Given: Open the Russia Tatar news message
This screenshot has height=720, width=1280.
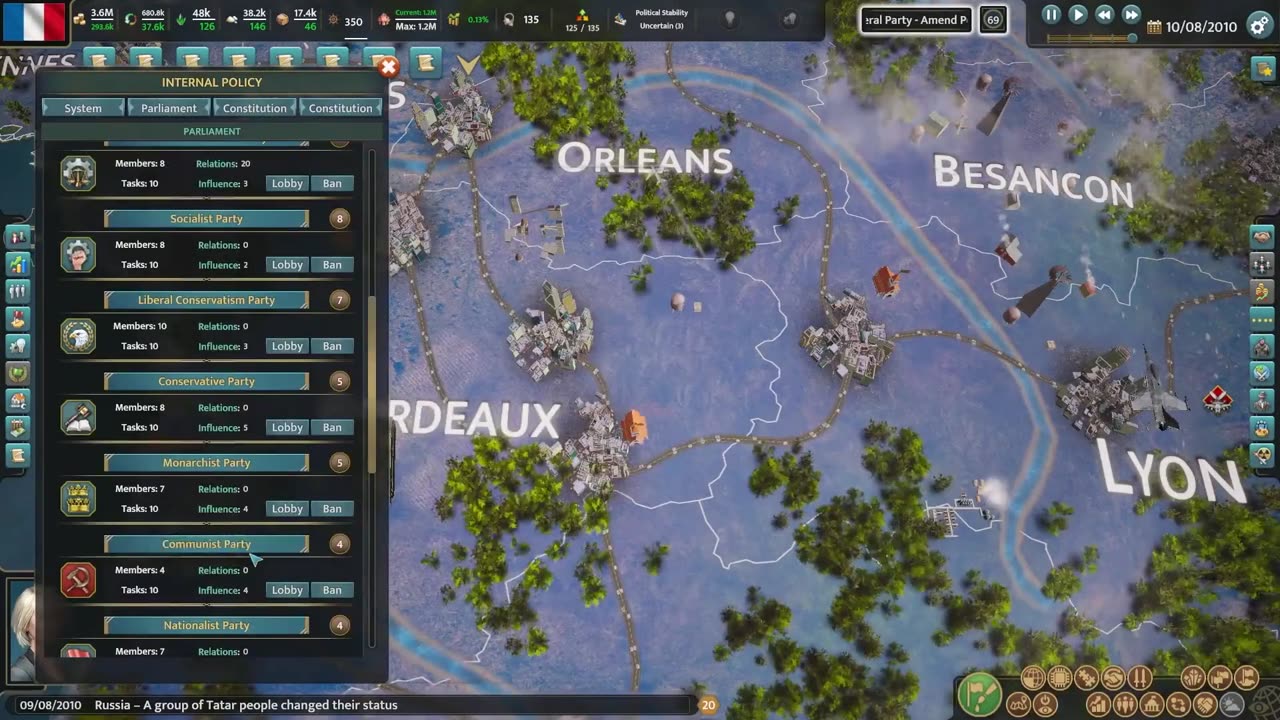Looking at the screenshot, I should (246, 705).
